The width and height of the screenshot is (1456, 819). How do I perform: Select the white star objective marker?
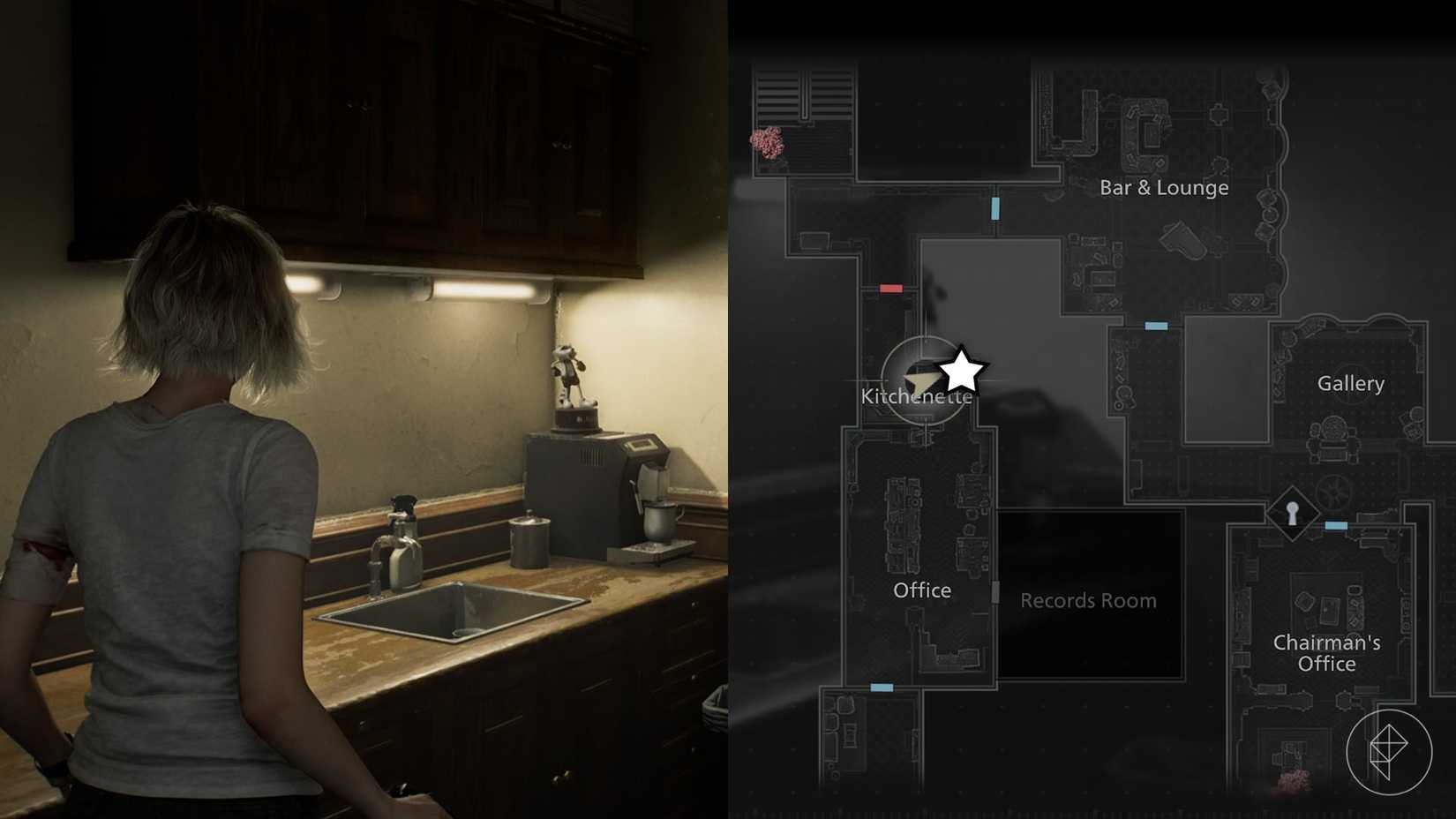[x=963, y=369]
